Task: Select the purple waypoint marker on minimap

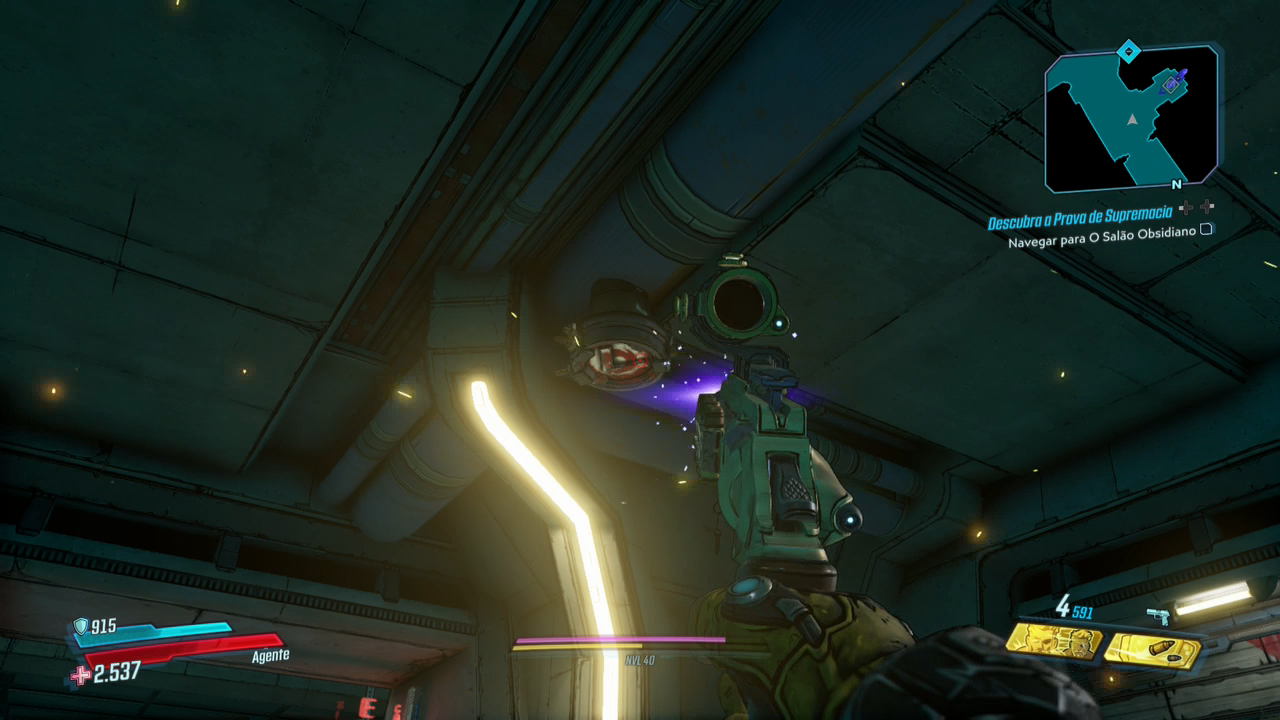Action: coord(1171,85)
